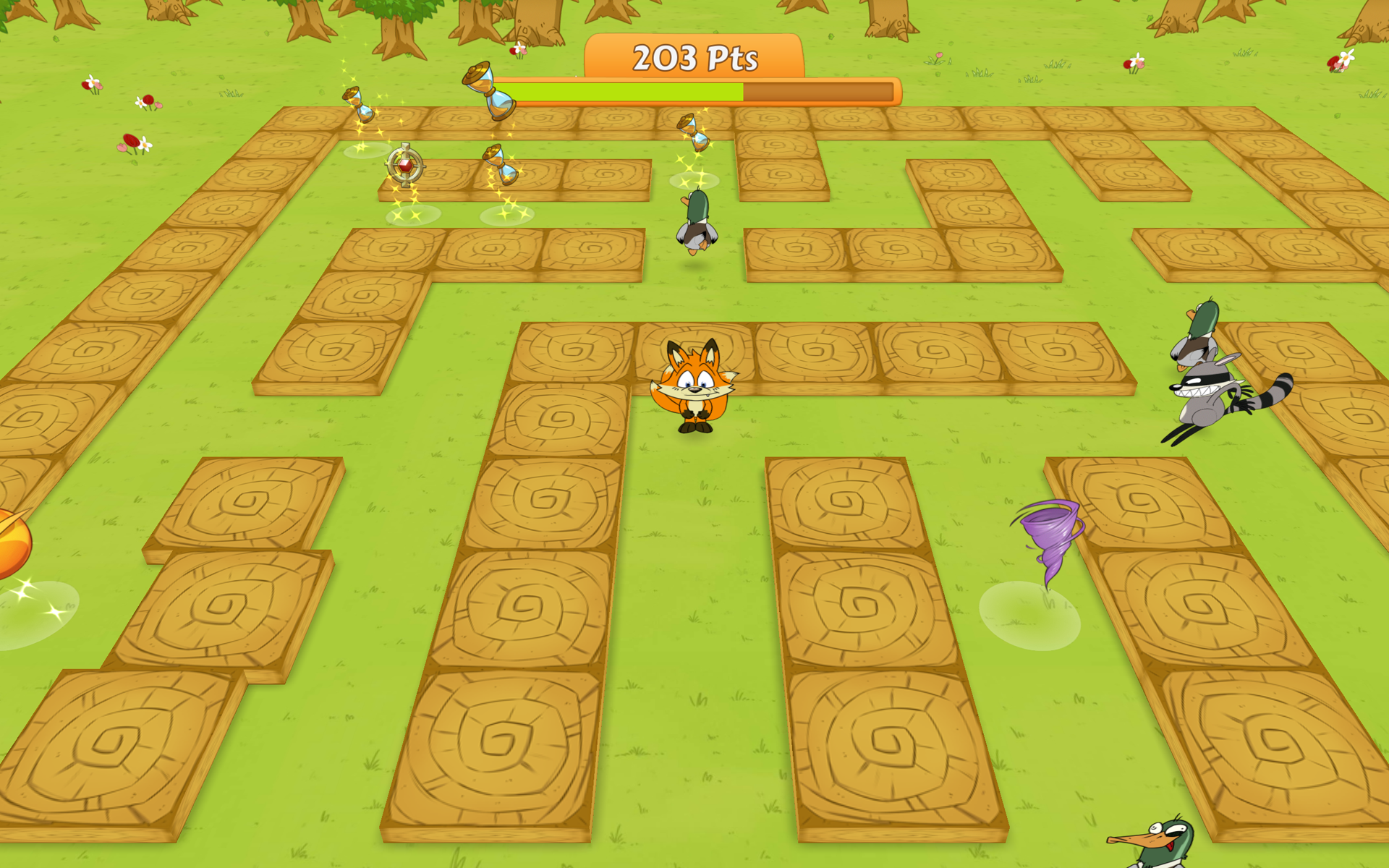Click the fly buzzing at top right

coord(1346,61)
